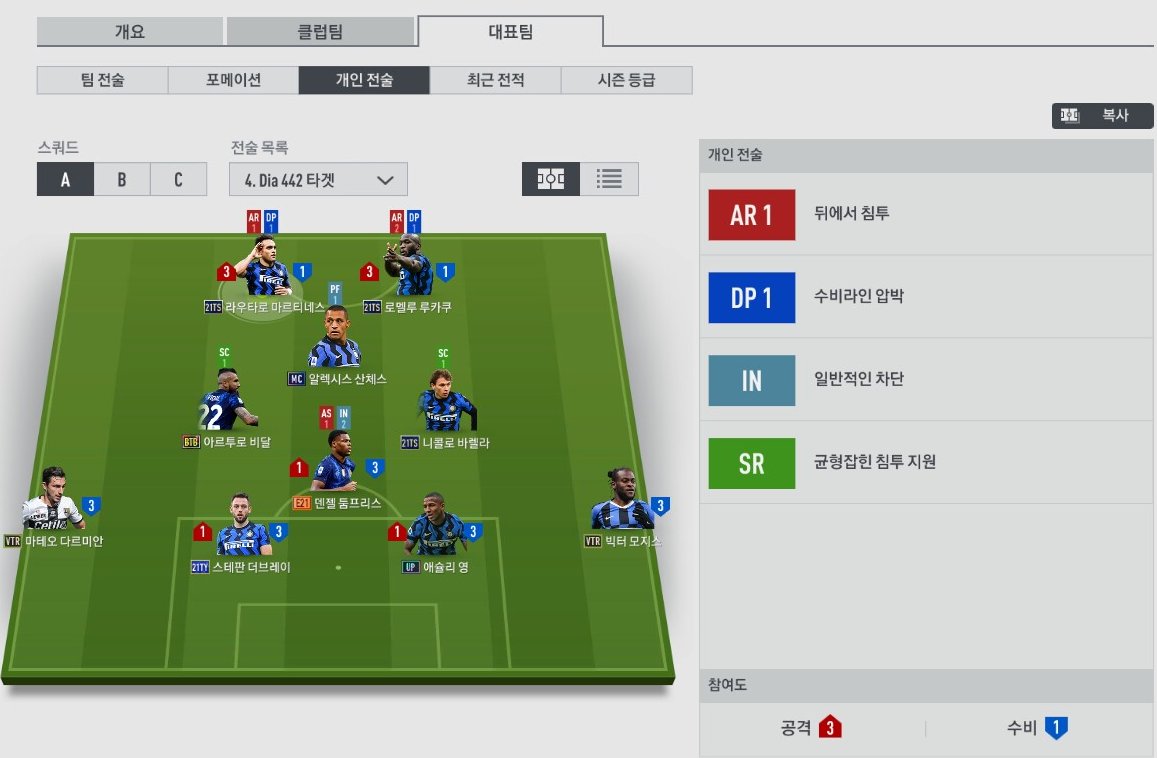Click the 복사 copy button
1157x758 pixels.
click(1102, 116)
